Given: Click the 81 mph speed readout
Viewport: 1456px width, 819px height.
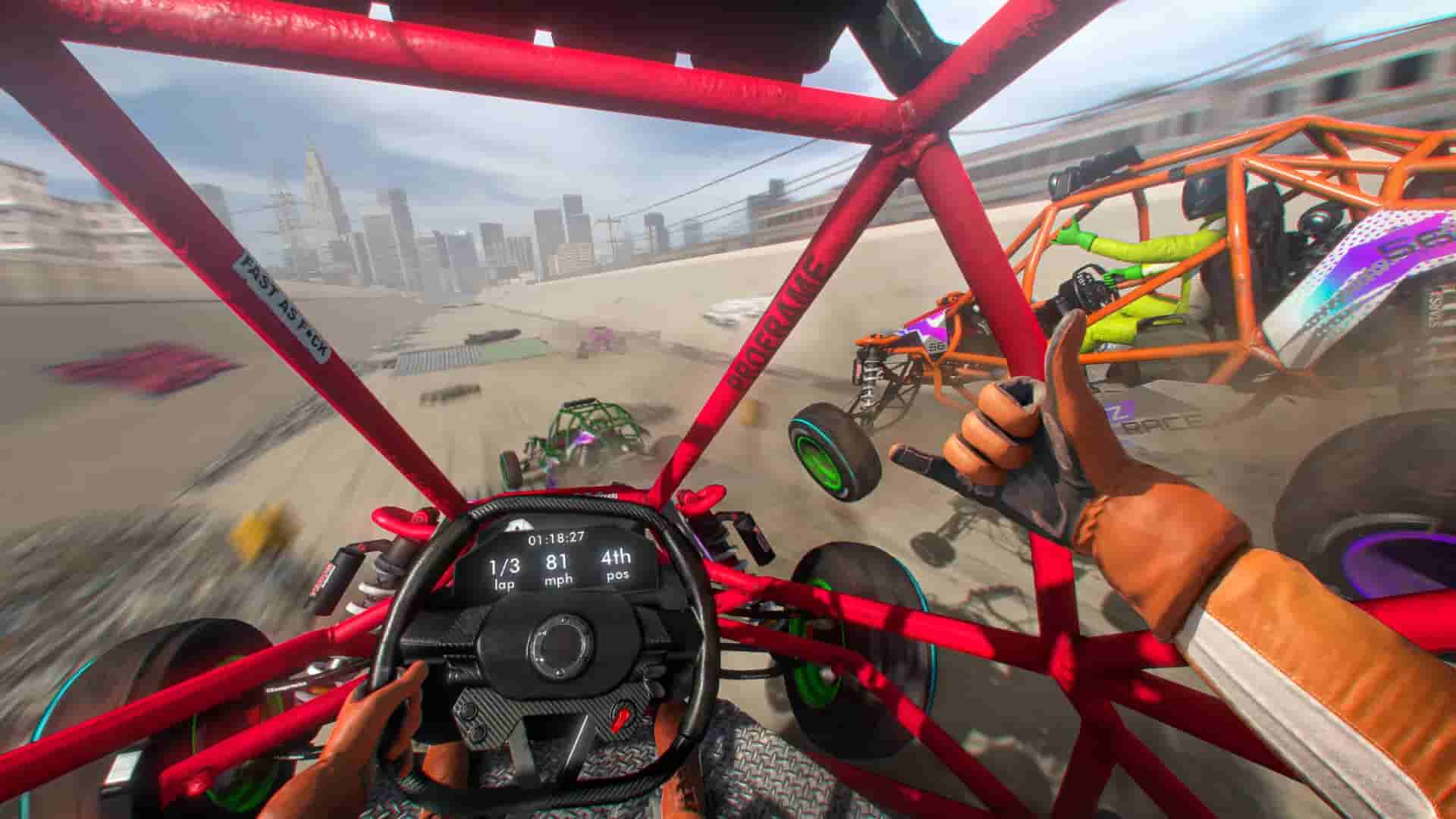Looking at the screenshot, I should 557,561.
